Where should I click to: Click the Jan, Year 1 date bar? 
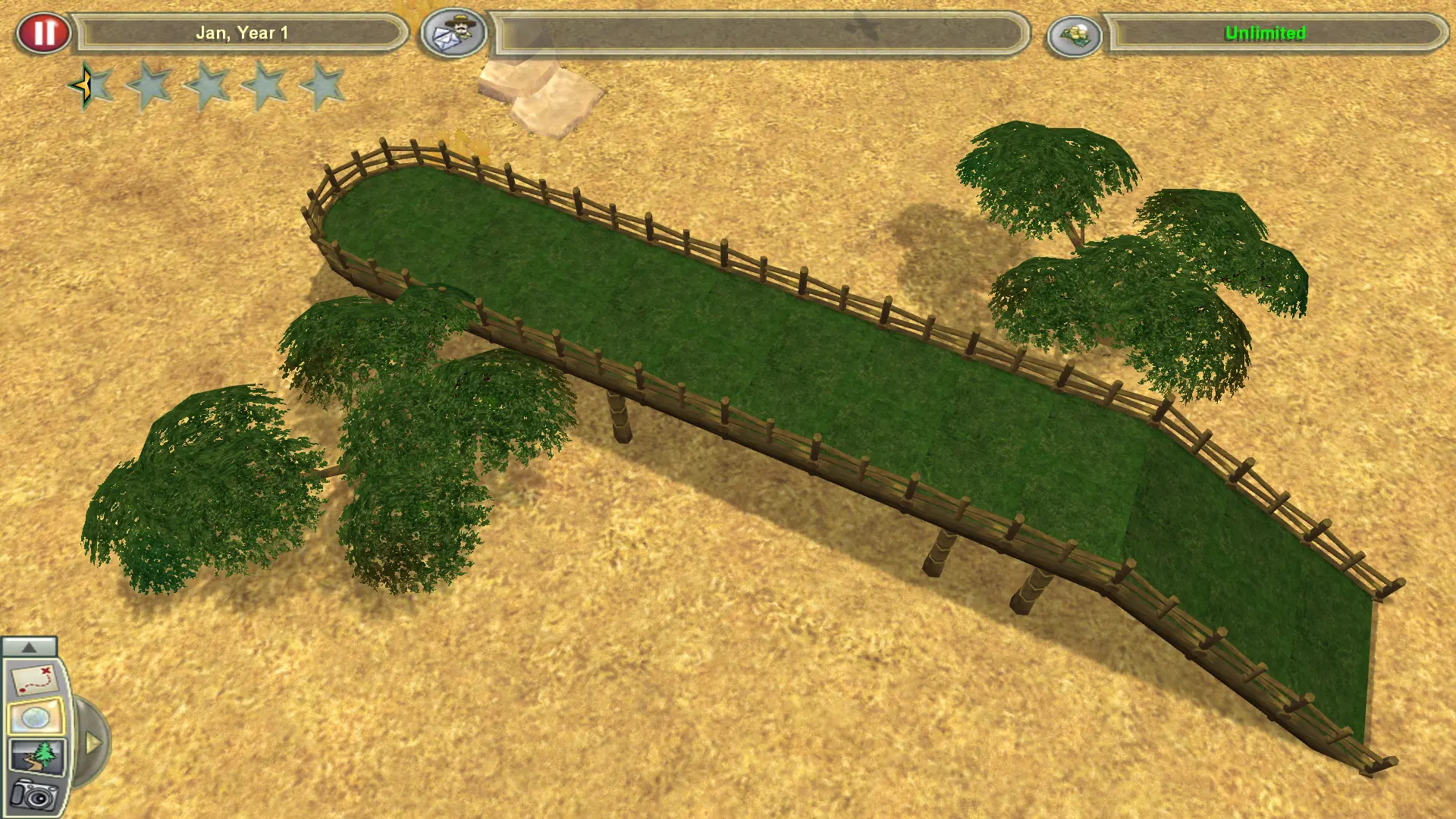coord(243,33)
